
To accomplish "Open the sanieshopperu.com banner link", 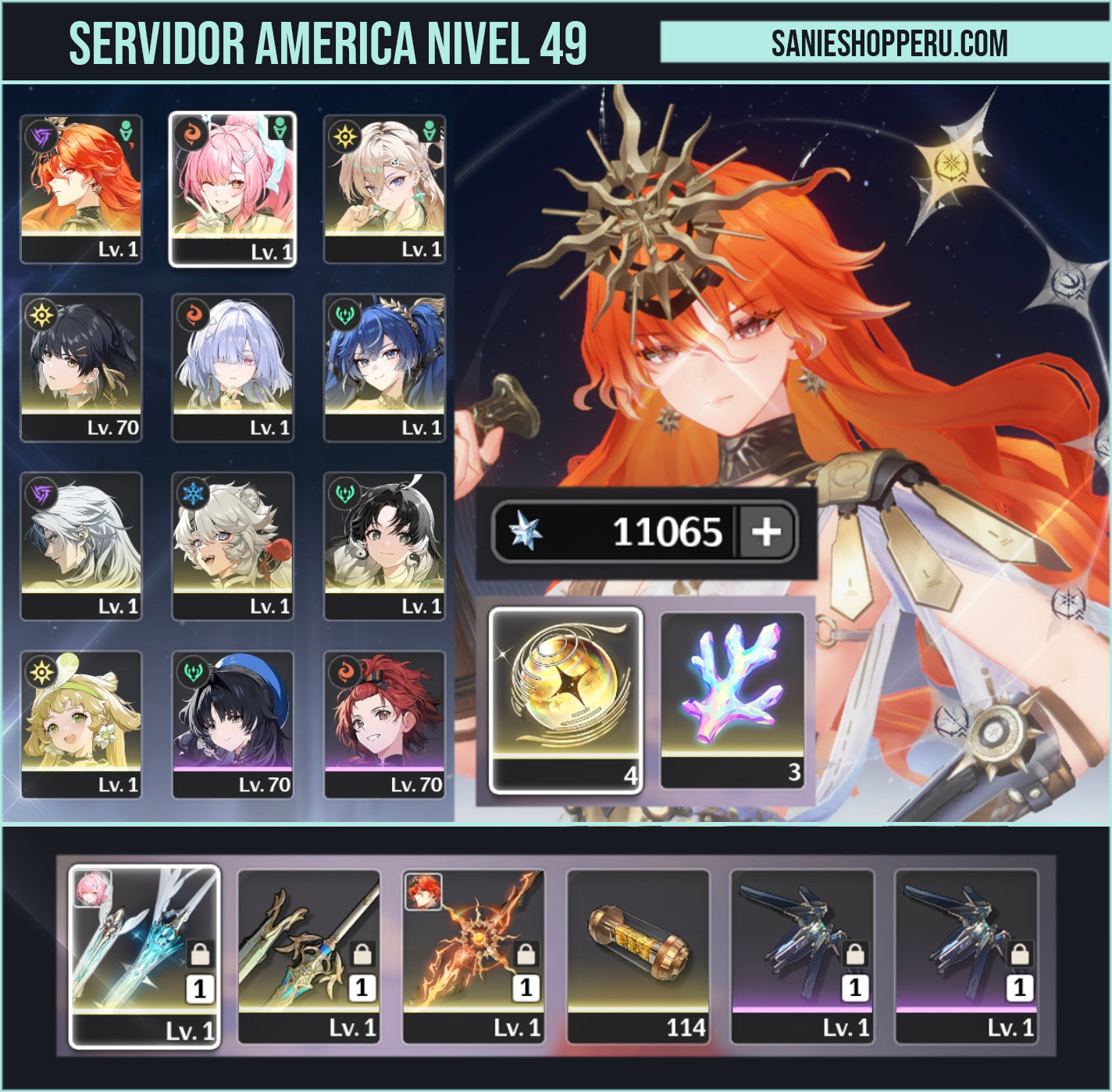I will point(889,43).
